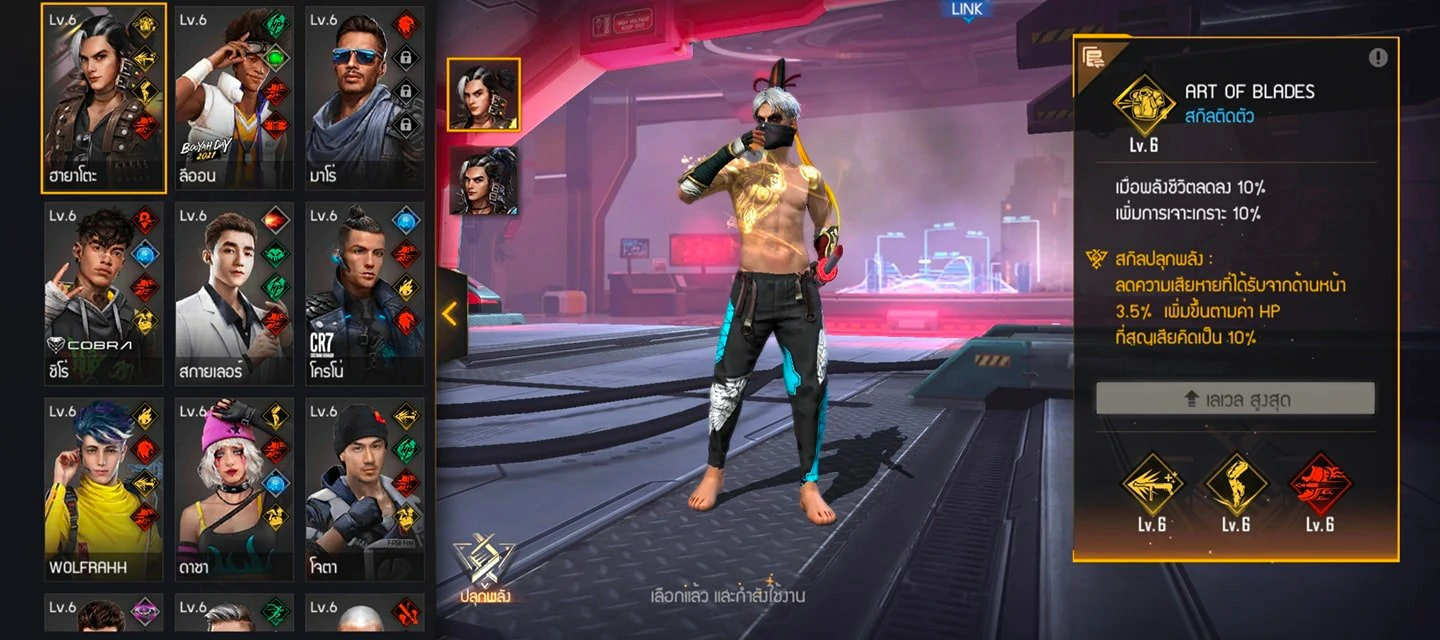Switch to the lower Hayato portrait variant

pyautogui.click(x=484, y=181)
